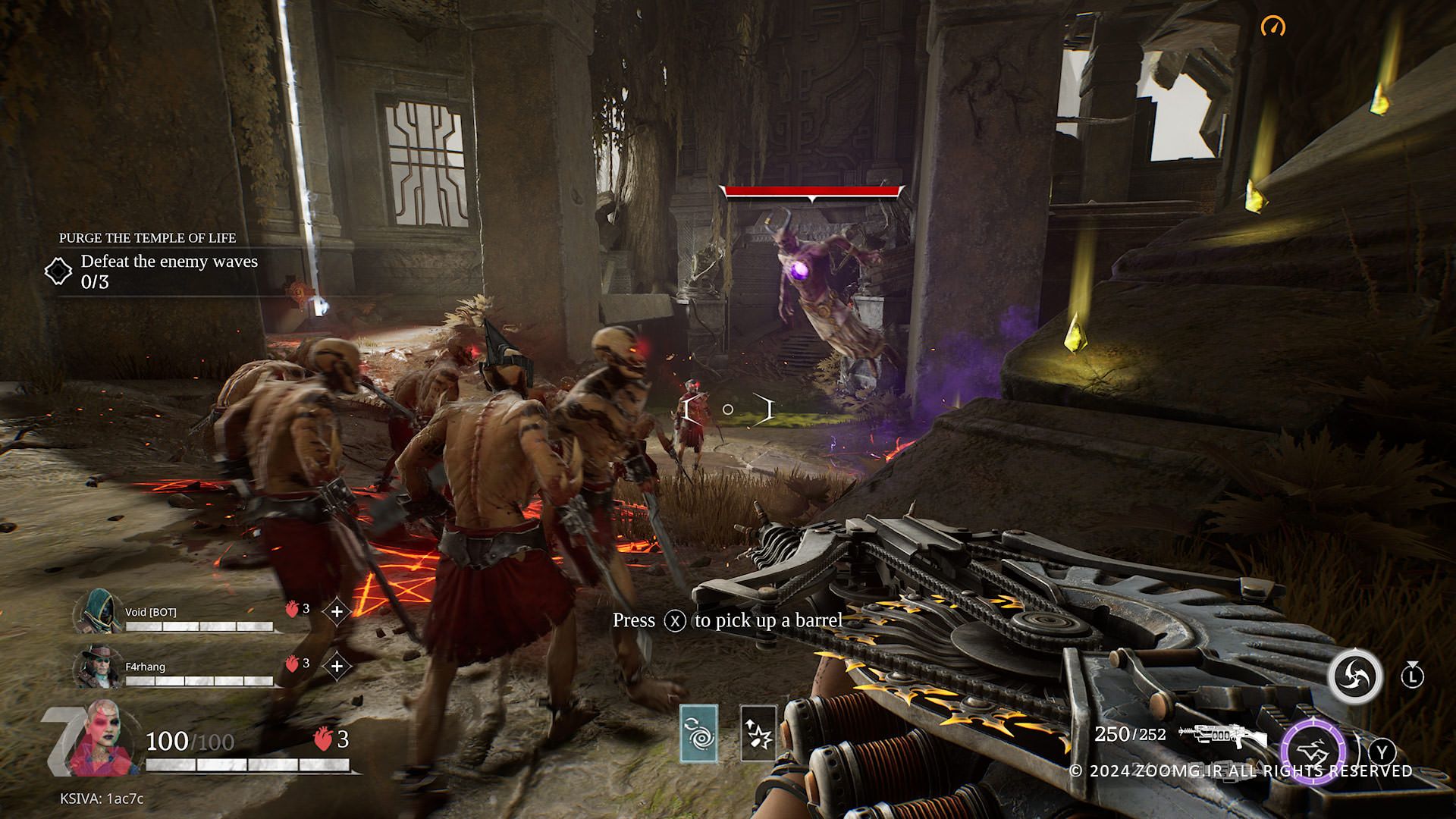Select the teal spiral card

[698, 733]
